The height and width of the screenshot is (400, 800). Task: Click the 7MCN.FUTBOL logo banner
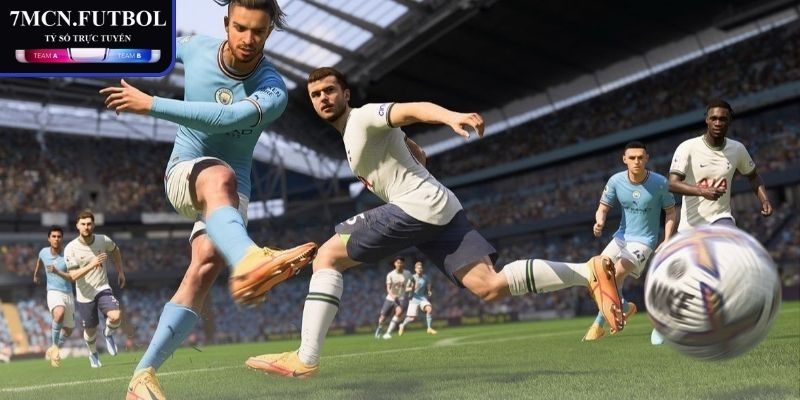click(88, 34)
